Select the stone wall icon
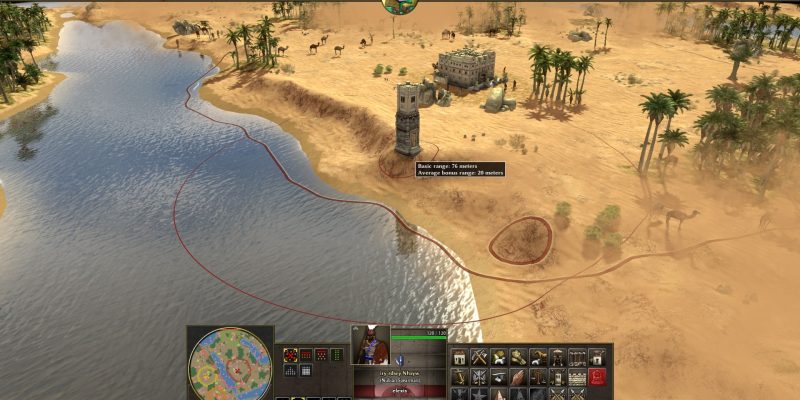800x400 pixels. pyautogui.click(x=575, y=377)
